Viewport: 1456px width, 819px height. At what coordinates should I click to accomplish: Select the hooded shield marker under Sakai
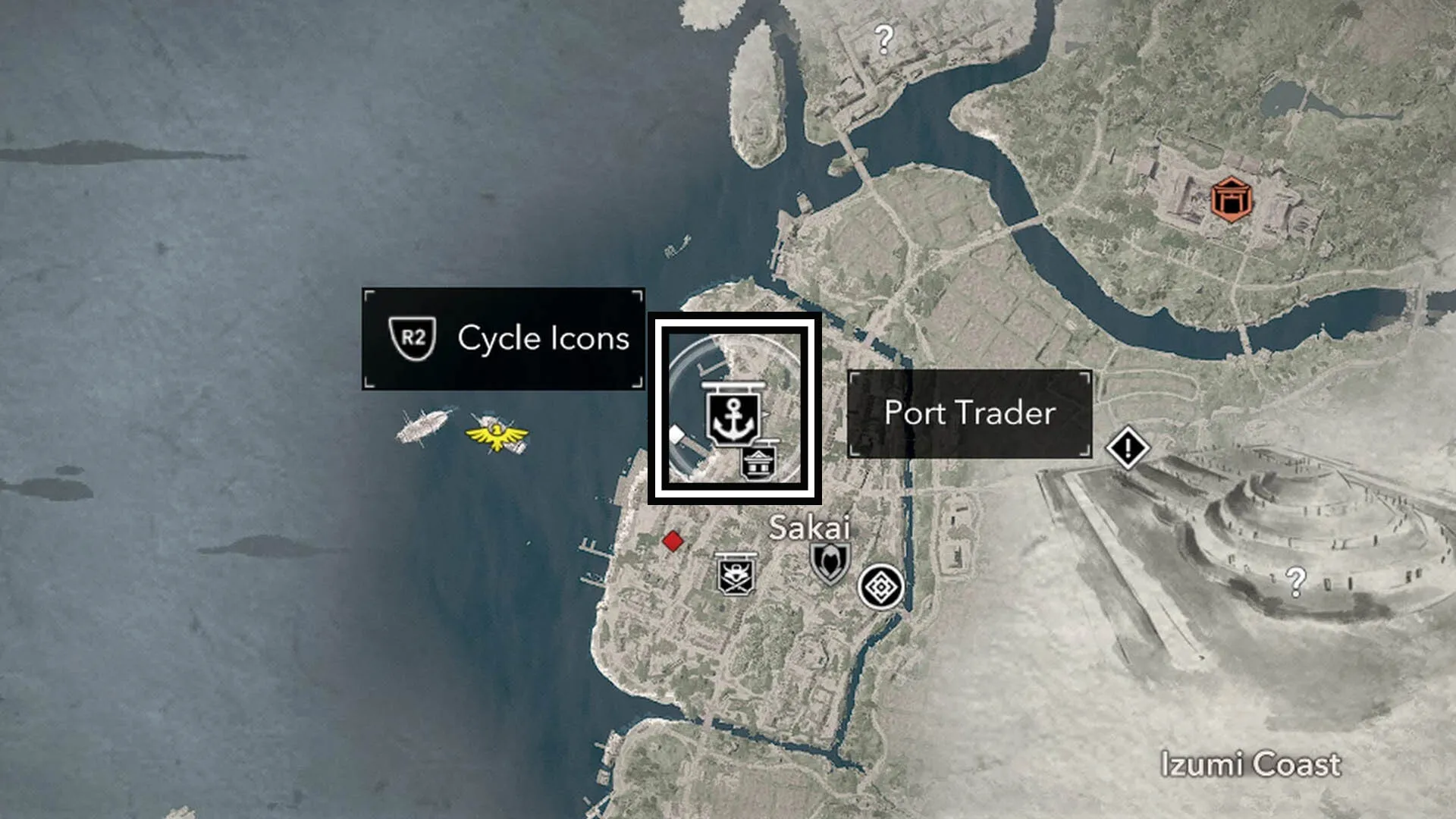click(830, 563)
